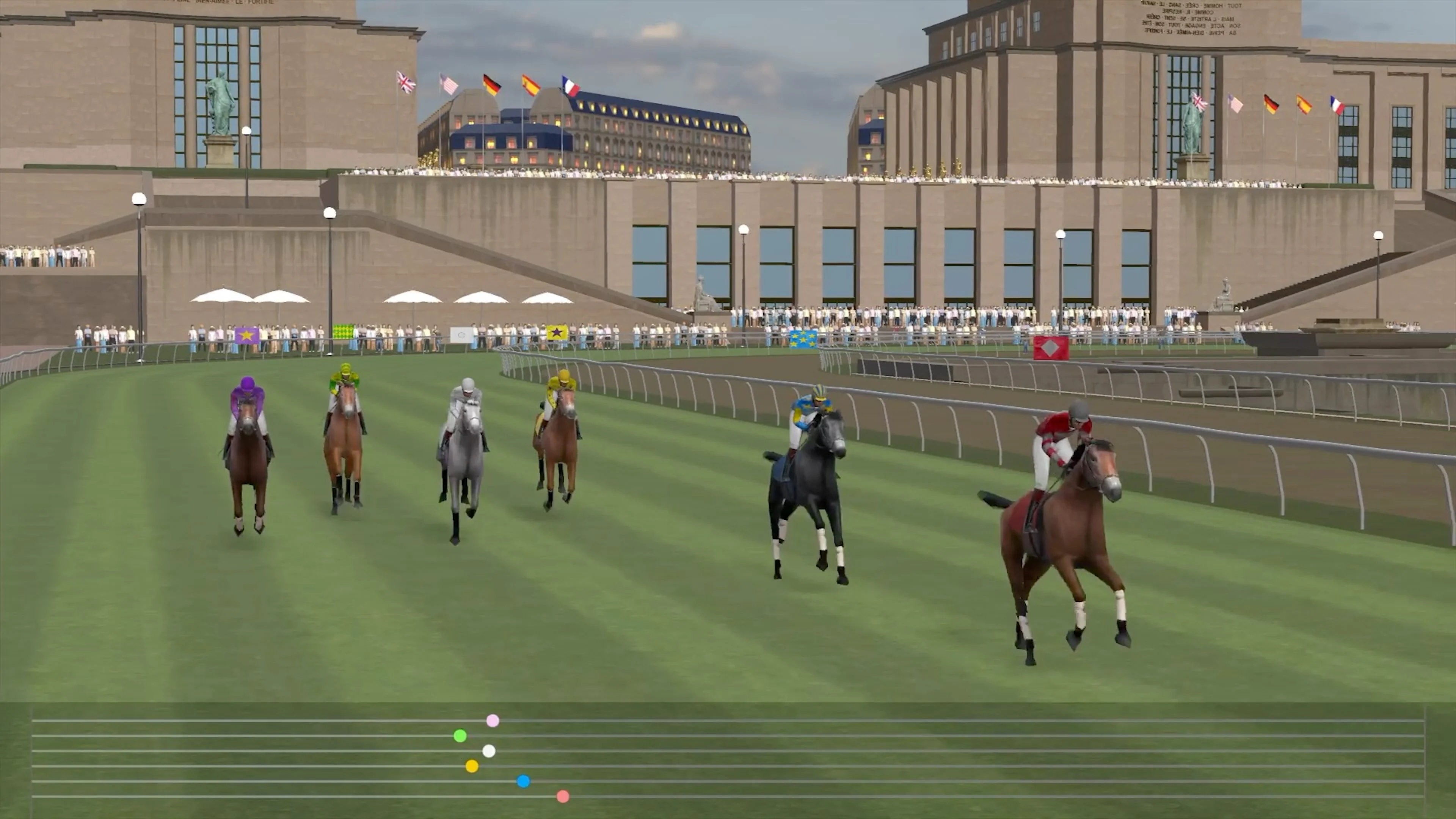This screenshot has height=819, width=1456.
Task: Select the pink horse marker on the race tracker
Action: (x=493, y=721)
